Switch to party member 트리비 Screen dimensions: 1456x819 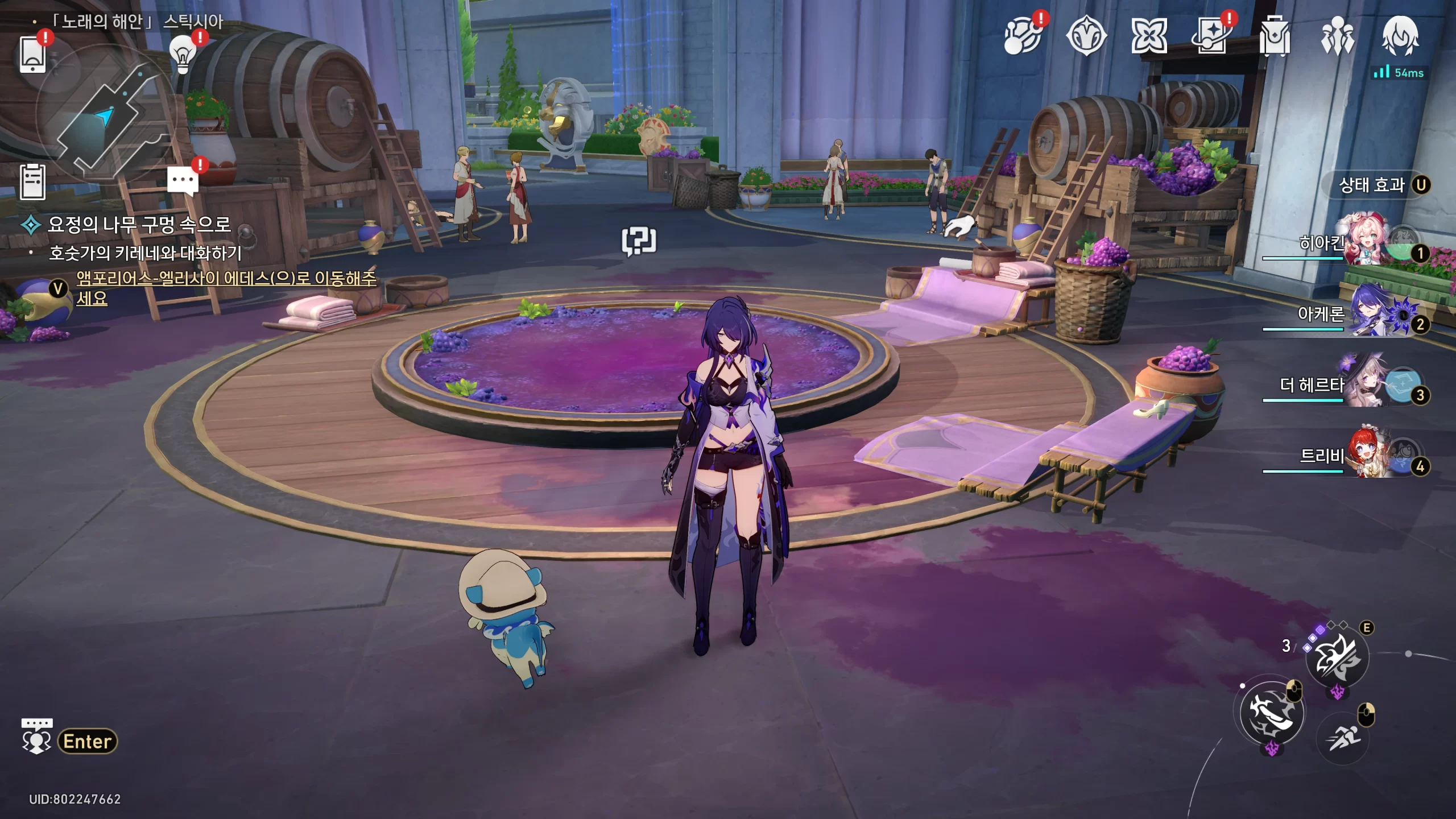pyautogui.click(x=1365, y=456)
